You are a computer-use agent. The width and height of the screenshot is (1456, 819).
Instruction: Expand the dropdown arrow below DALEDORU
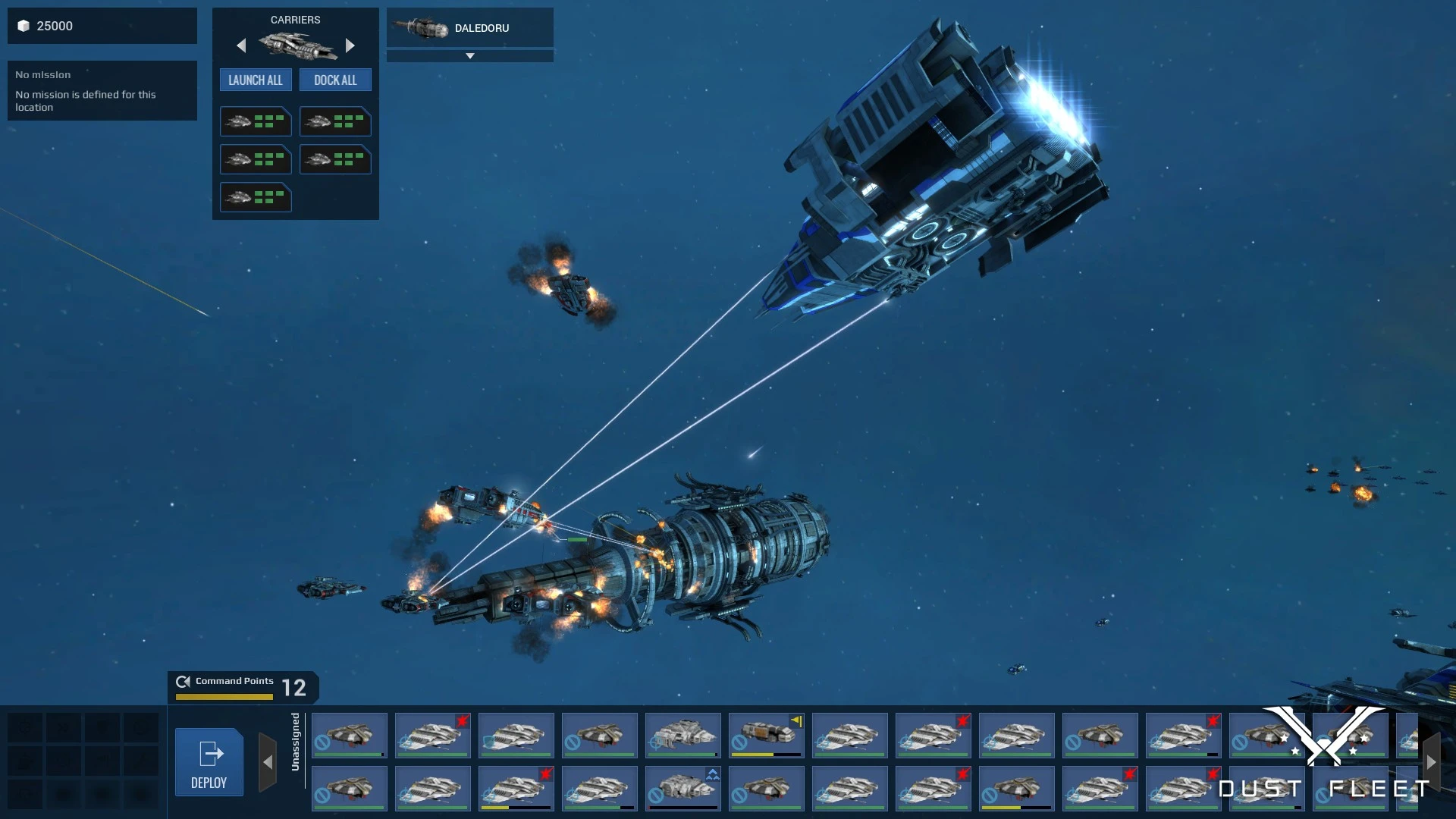[x=469, y=56]
